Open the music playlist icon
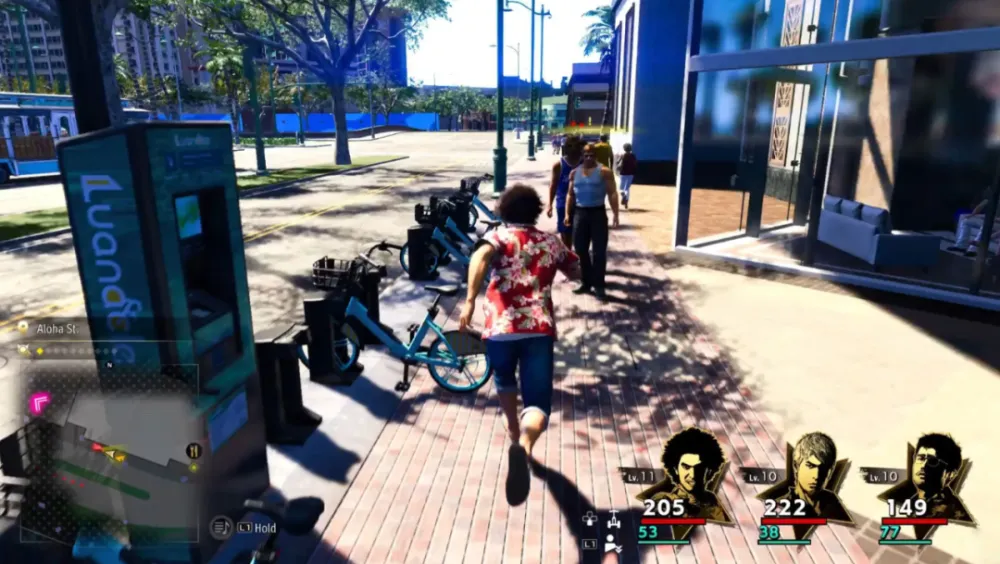 click(x=221, y=527)
